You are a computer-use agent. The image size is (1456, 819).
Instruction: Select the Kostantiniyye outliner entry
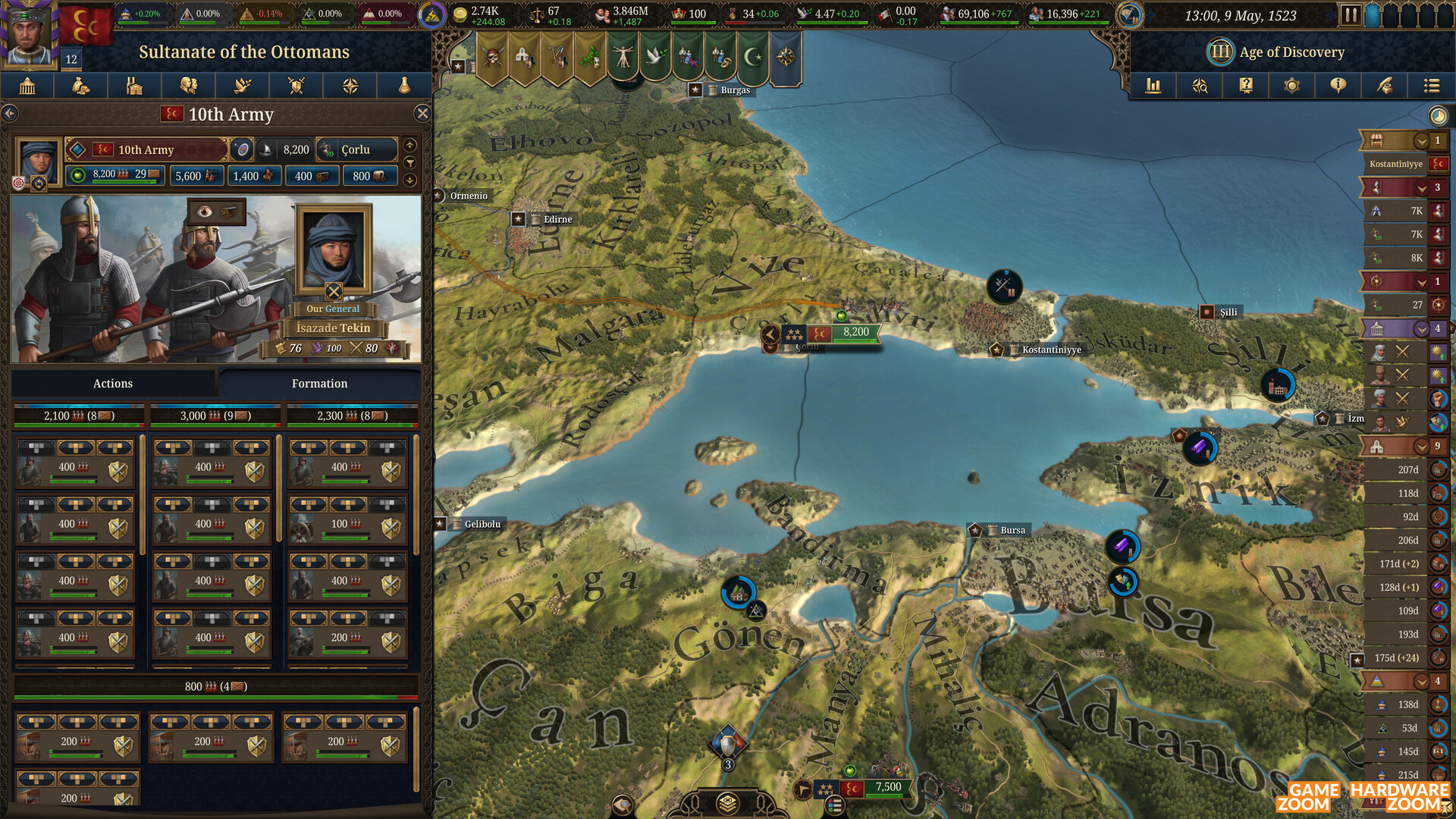pyautogui.click(x=1396, y=164)
